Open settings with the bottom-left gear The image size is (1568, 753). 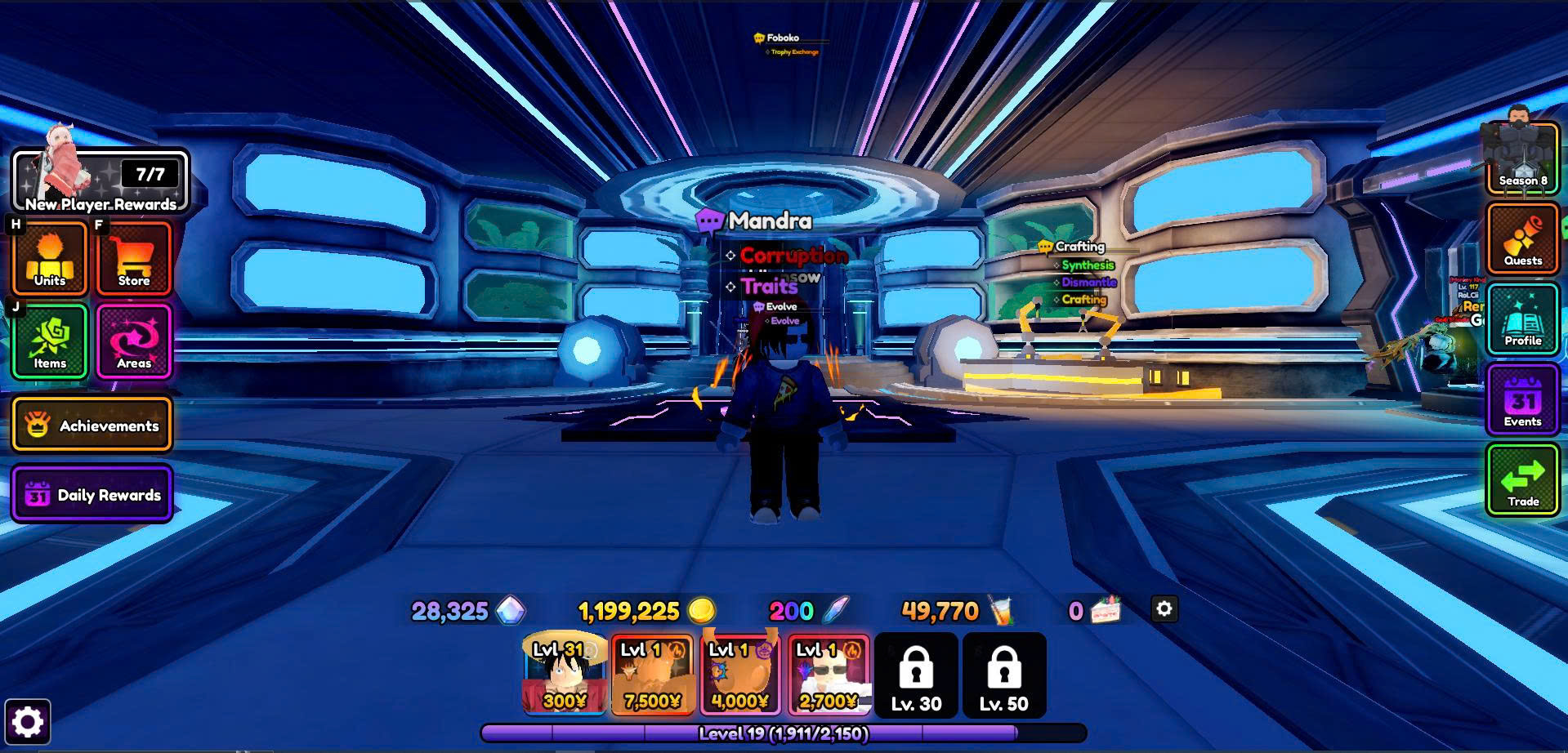(28, 722)
